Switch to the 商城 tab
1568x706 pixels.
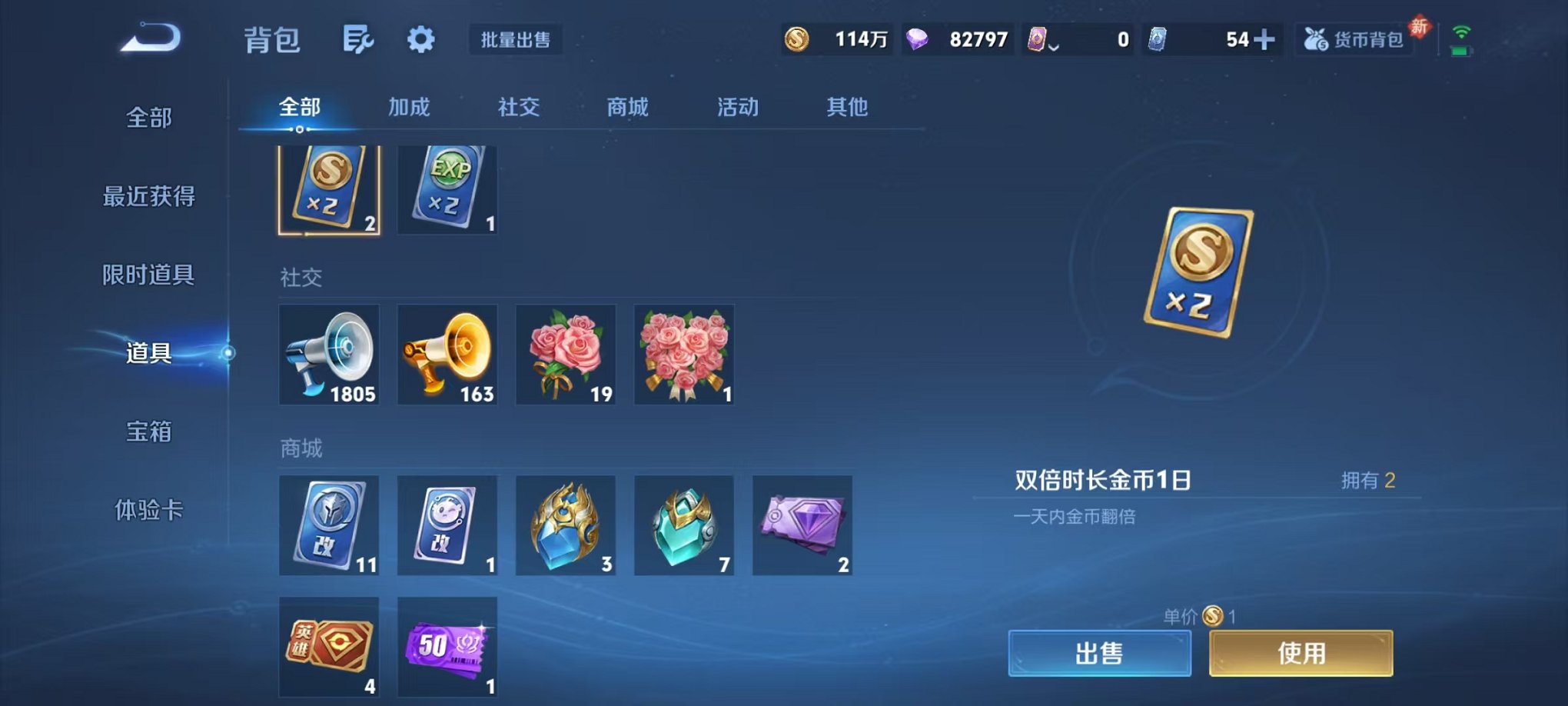(626, 108)
